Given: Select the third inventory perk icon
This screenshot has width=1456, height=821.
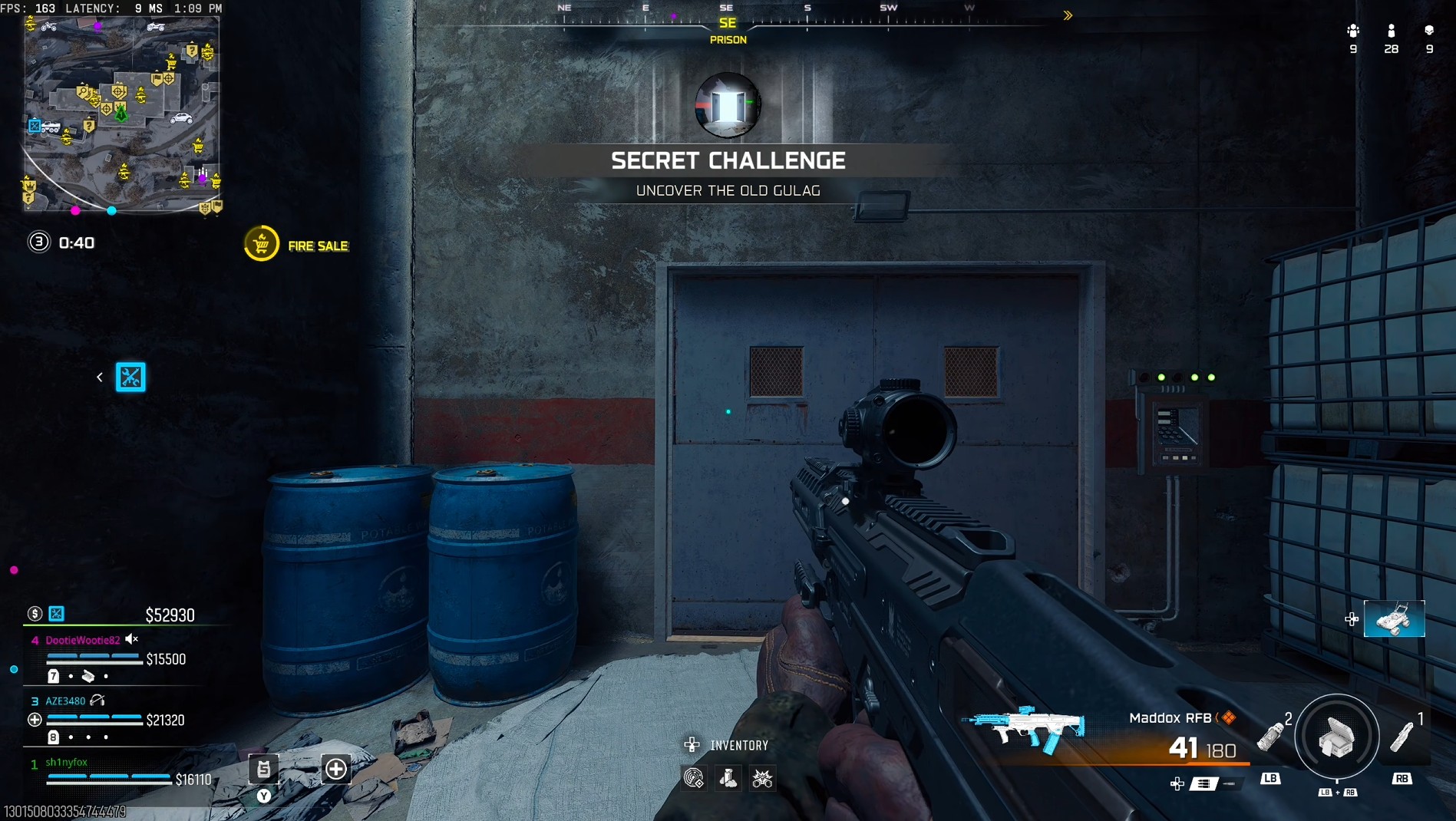Looking at the screenshot, I should 762,779.
